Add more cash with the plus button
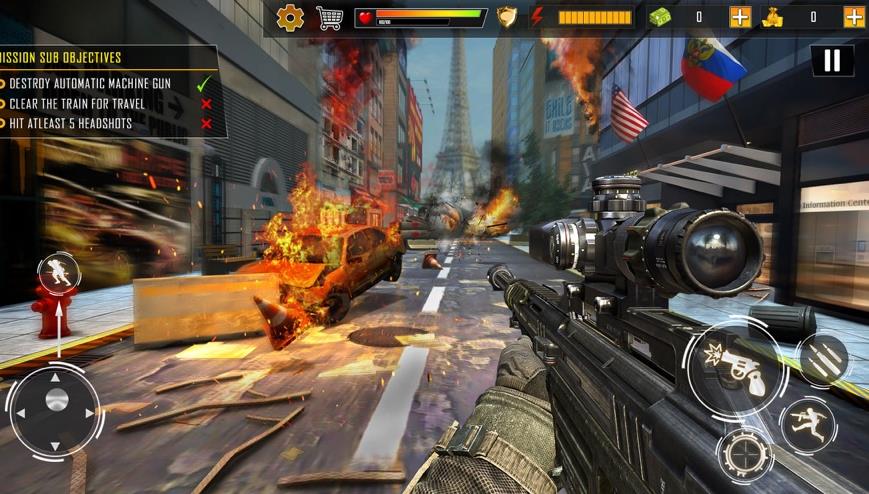869x494 pixels. [x=740, y=17]
